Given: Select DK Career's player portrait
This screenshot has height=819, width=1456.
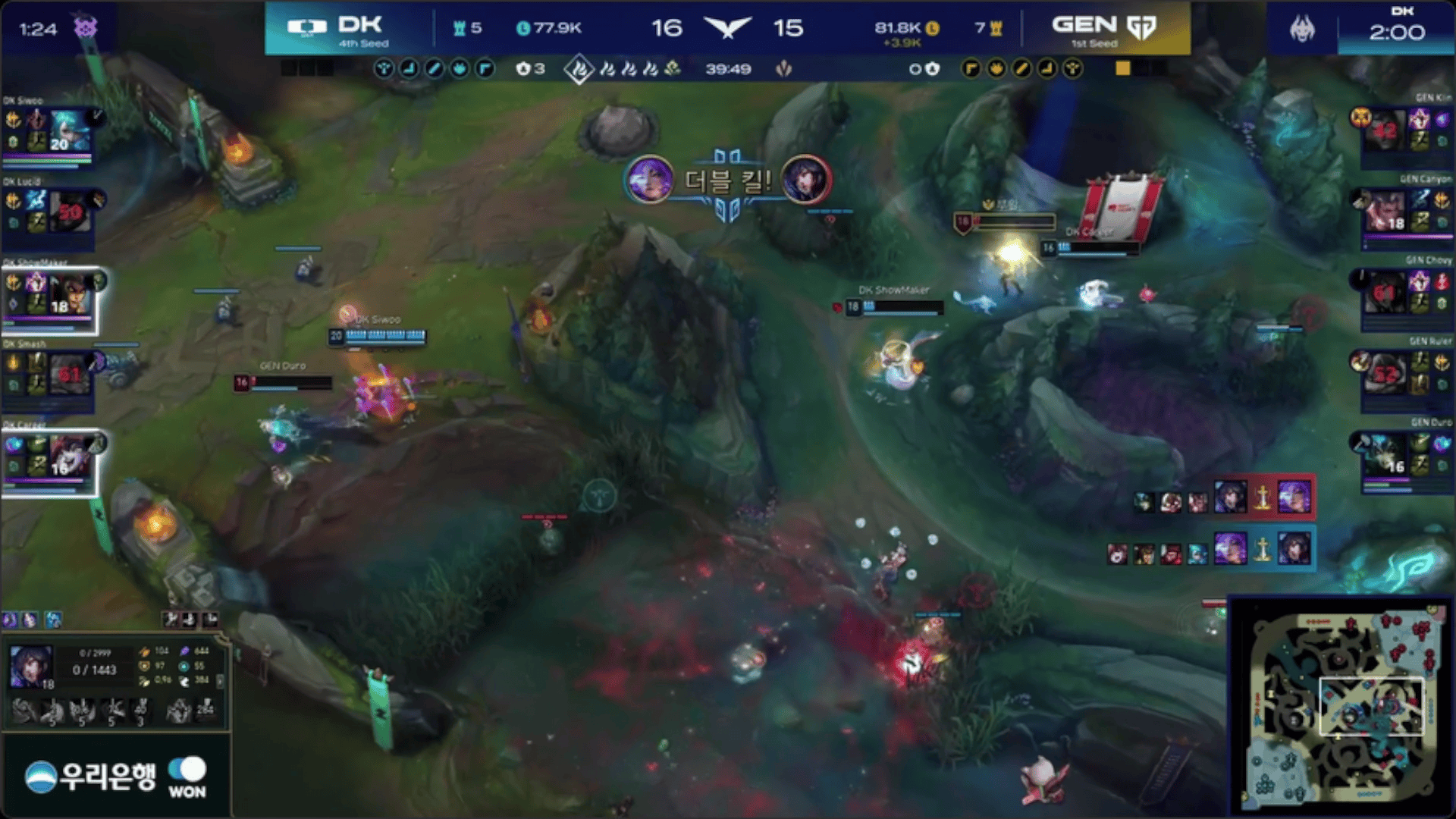Looking at the screenshot, I should click(70, 457).
